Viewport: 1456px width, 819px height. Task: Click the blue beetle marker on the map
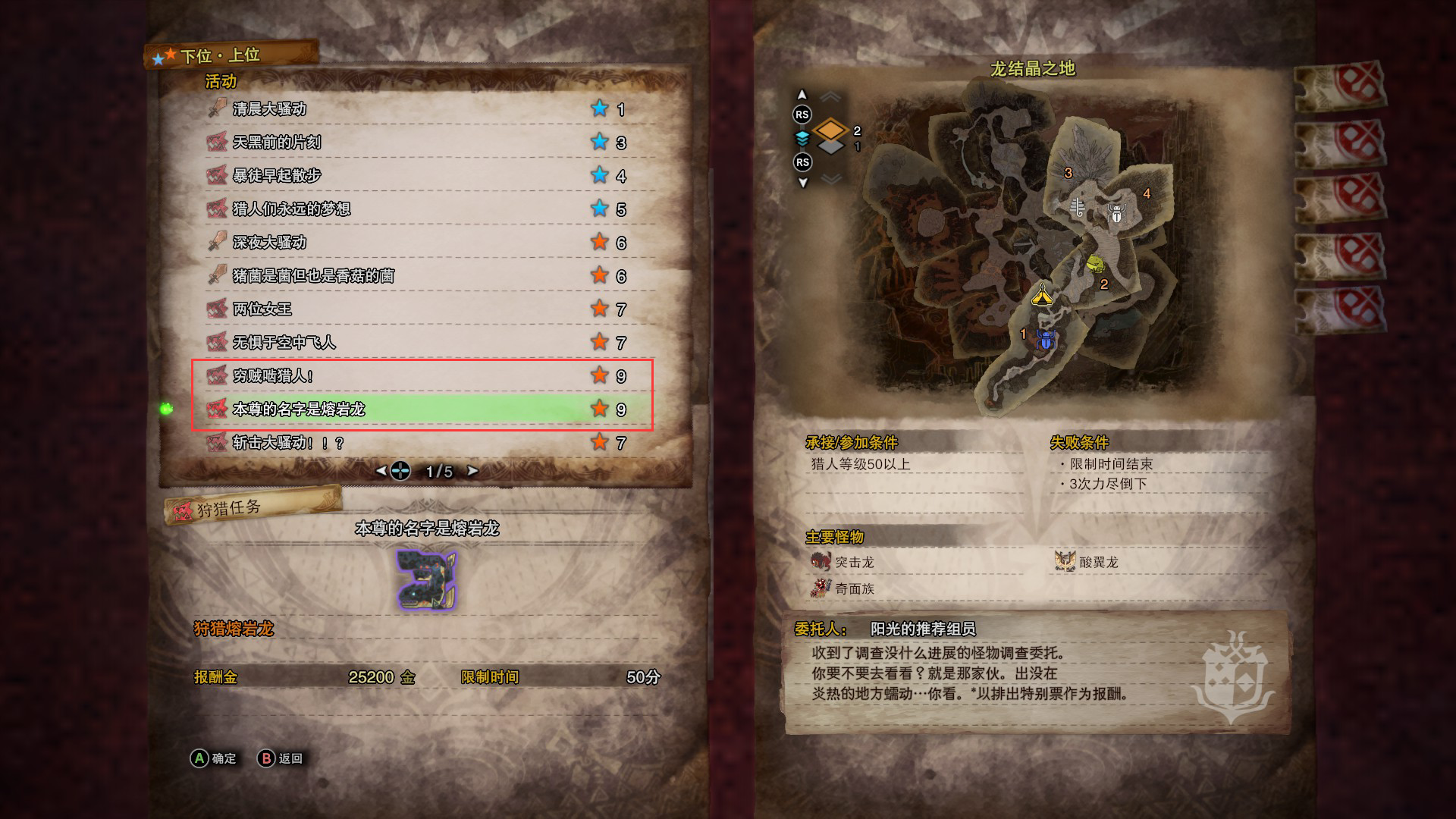pos(1046,340)
